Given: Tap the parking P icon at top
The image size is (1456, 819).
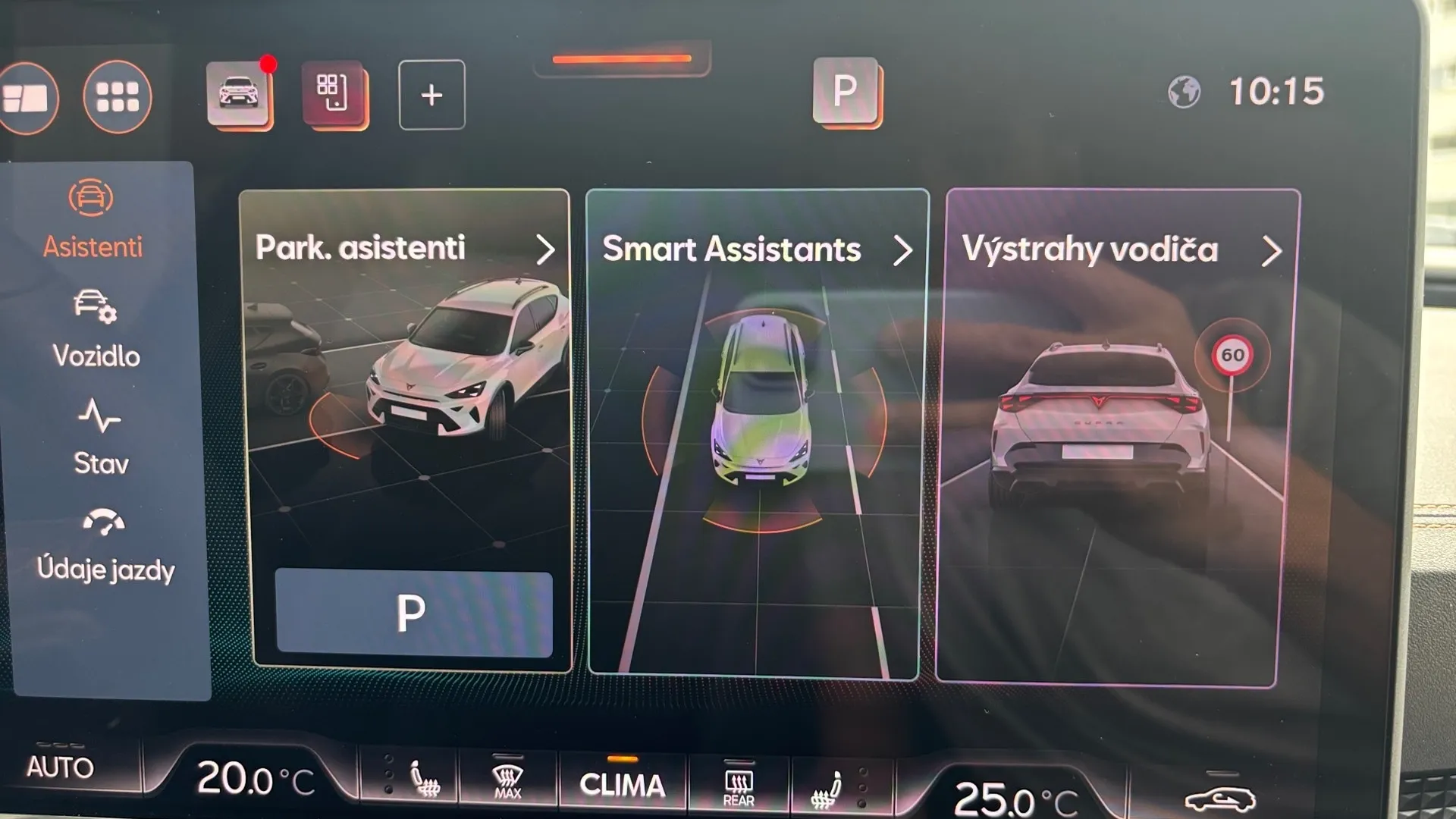Looking at the screenshot, I should (844, 91).
